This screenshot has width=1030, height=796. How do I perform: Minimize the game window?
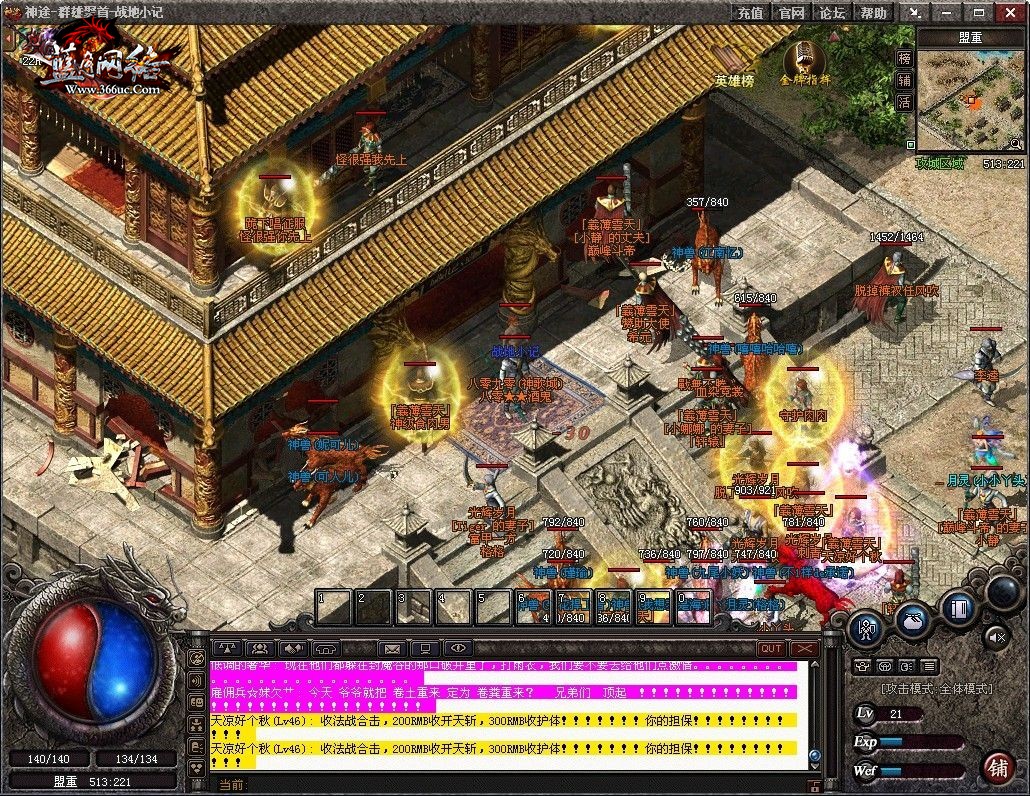[945, 13]
